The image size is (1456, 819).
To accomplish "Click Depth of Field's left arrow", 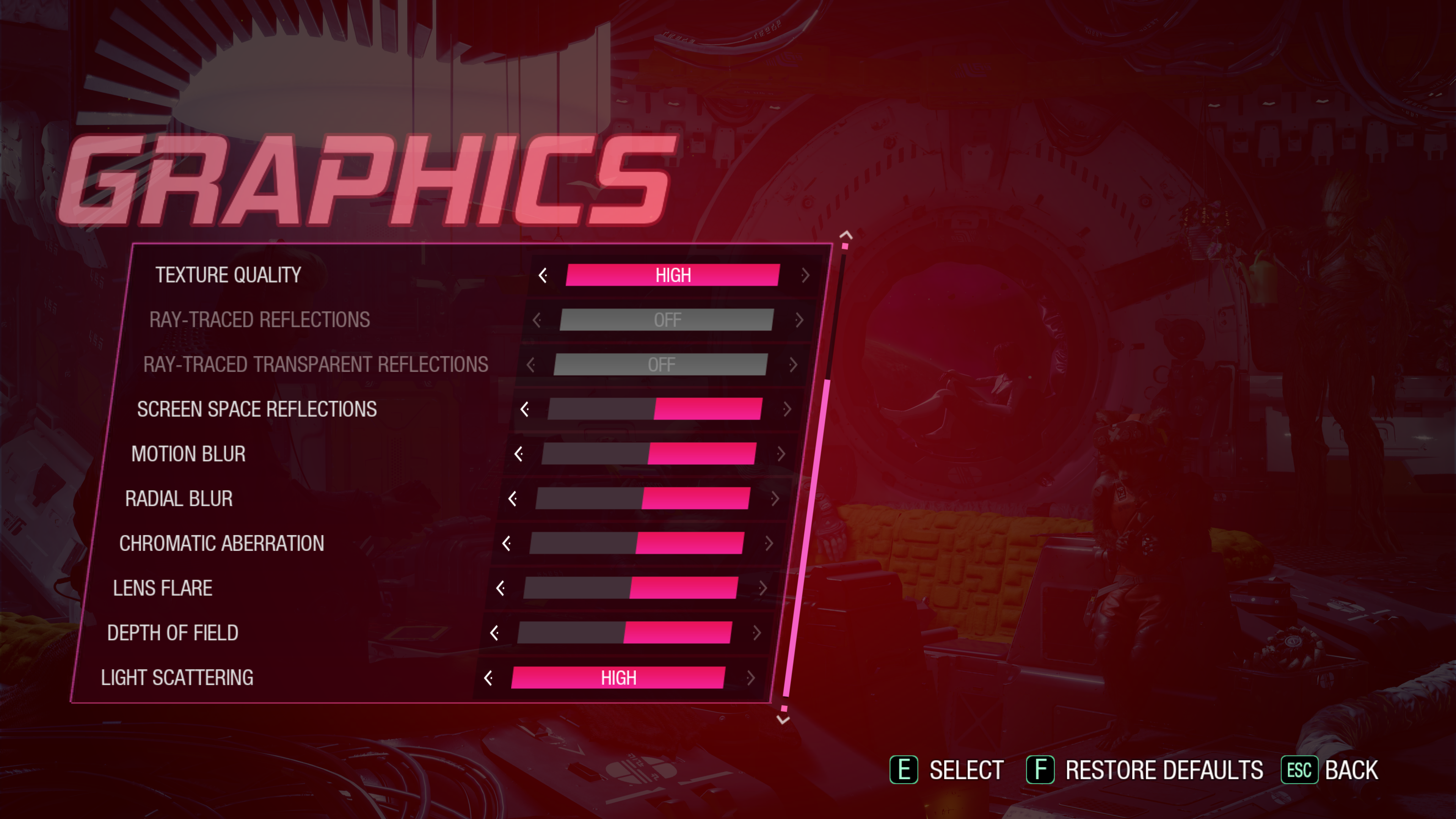I will (494, 633).
